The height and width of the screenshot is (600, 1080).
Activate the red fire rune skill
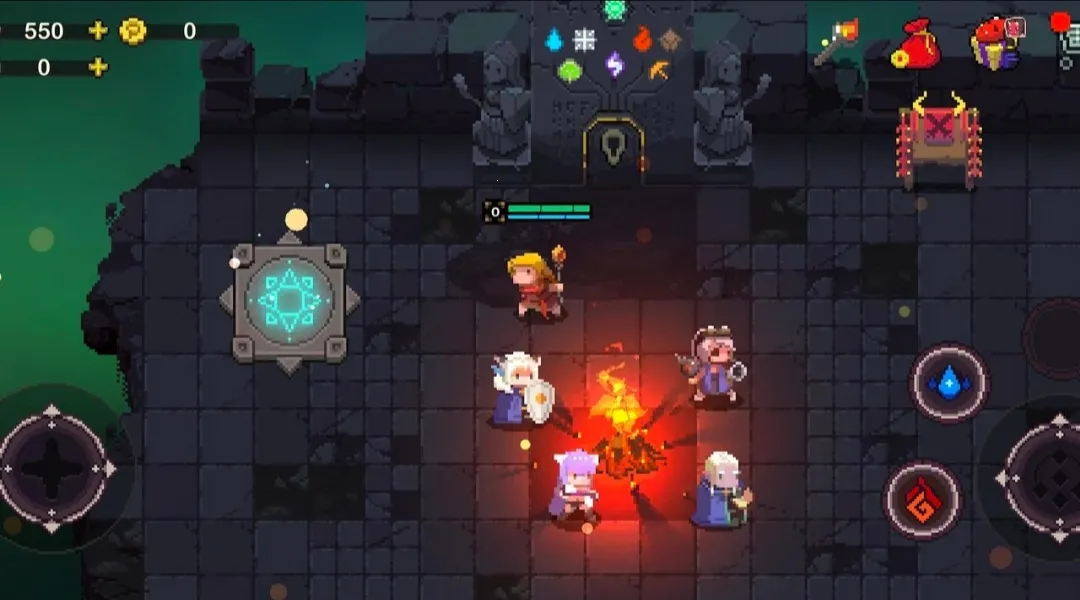922,499
